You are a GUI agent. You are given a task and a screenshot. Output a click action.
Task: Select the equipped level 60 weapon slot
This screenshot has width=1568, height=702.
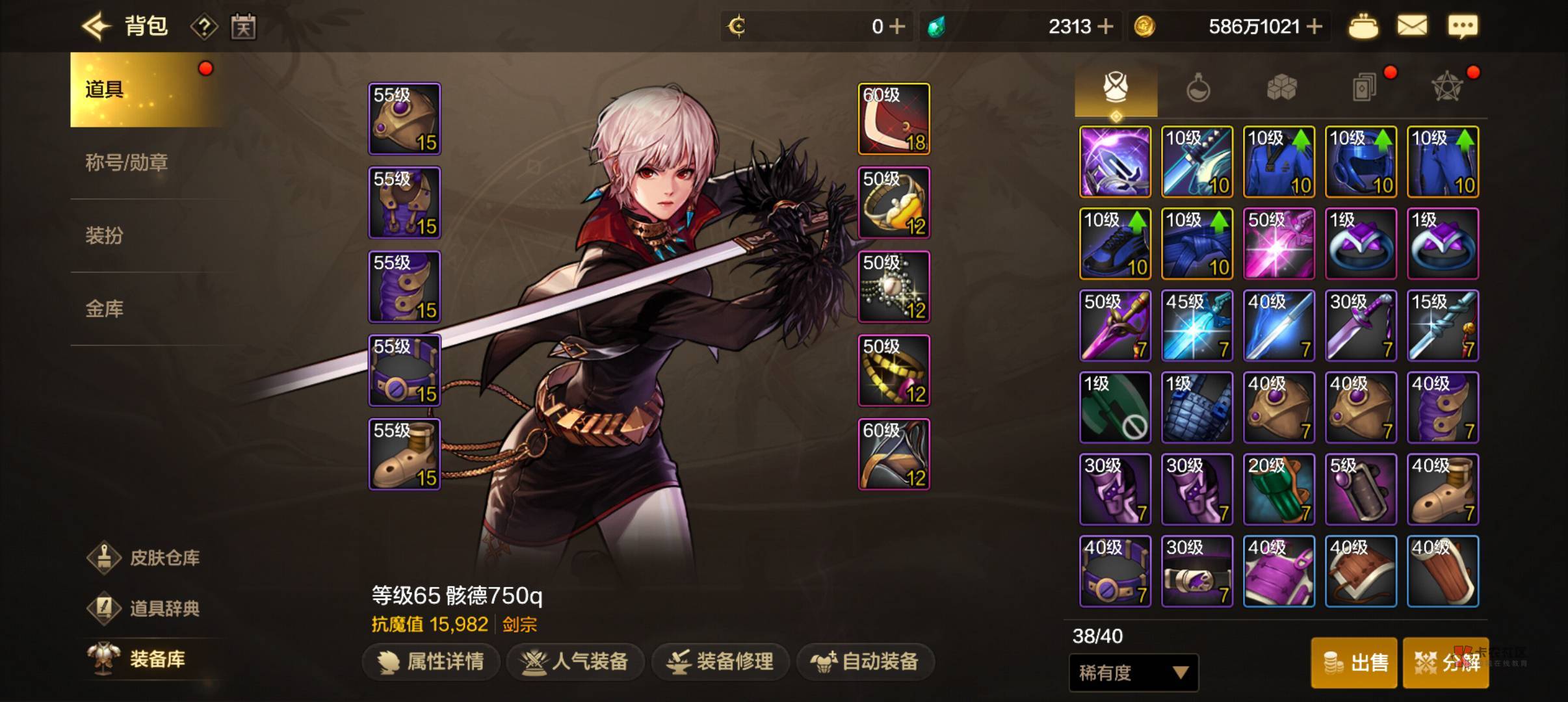coord(894,119)
